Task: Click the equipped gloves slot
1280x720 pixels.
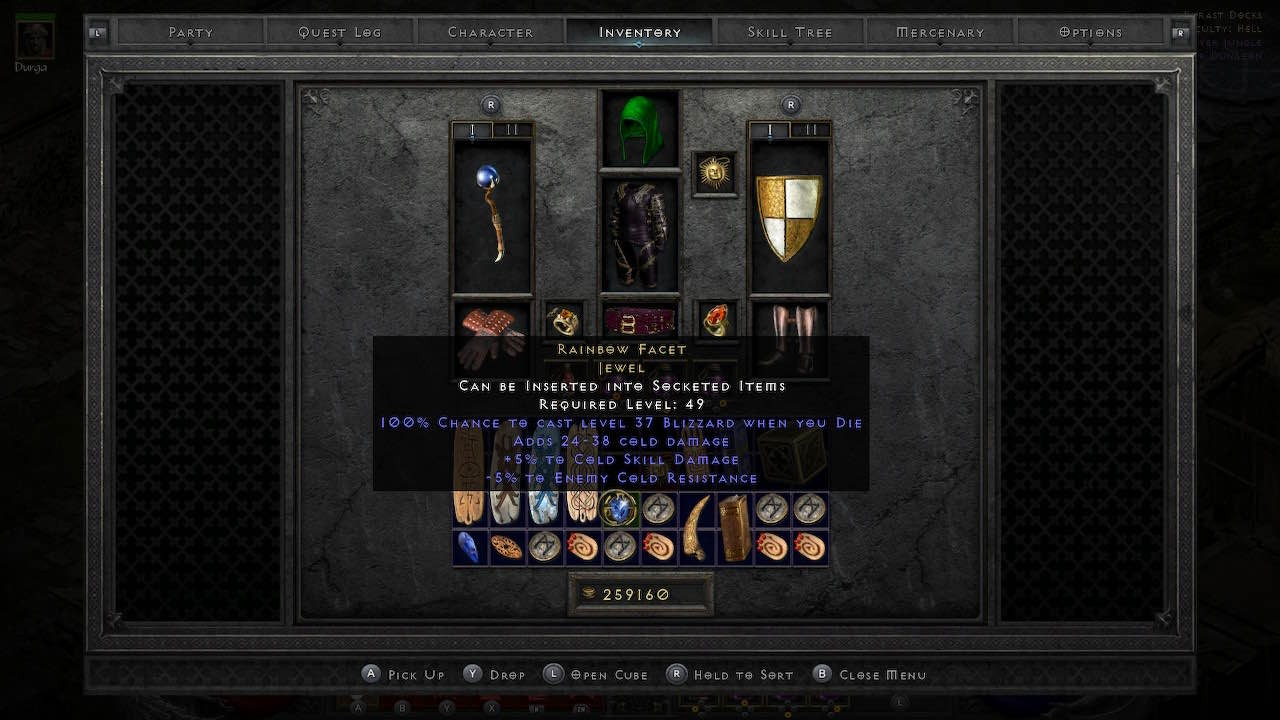Action: point(491,330)
